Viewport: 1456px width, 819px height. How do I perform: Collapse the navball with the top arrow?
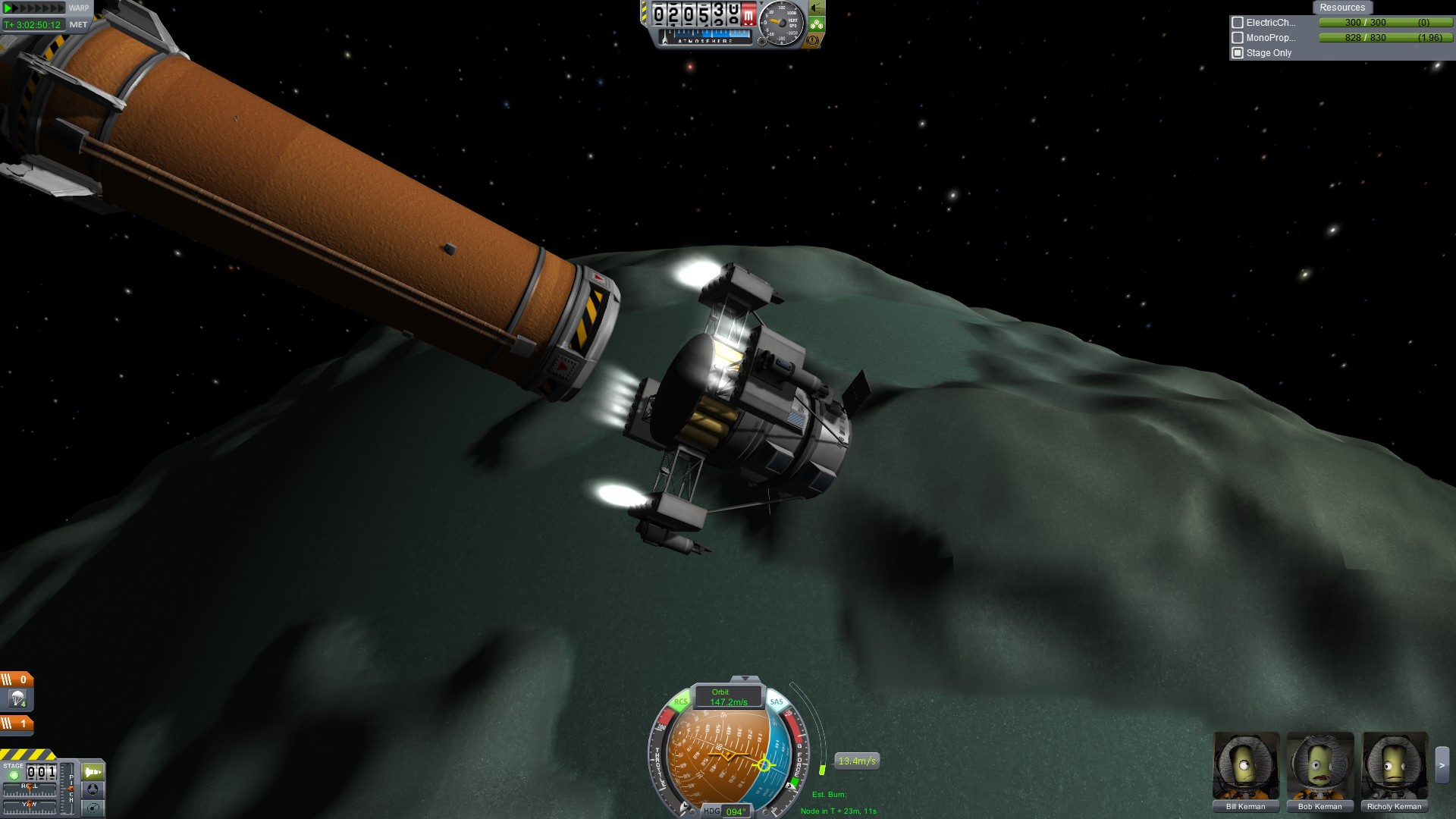[745, 679]
